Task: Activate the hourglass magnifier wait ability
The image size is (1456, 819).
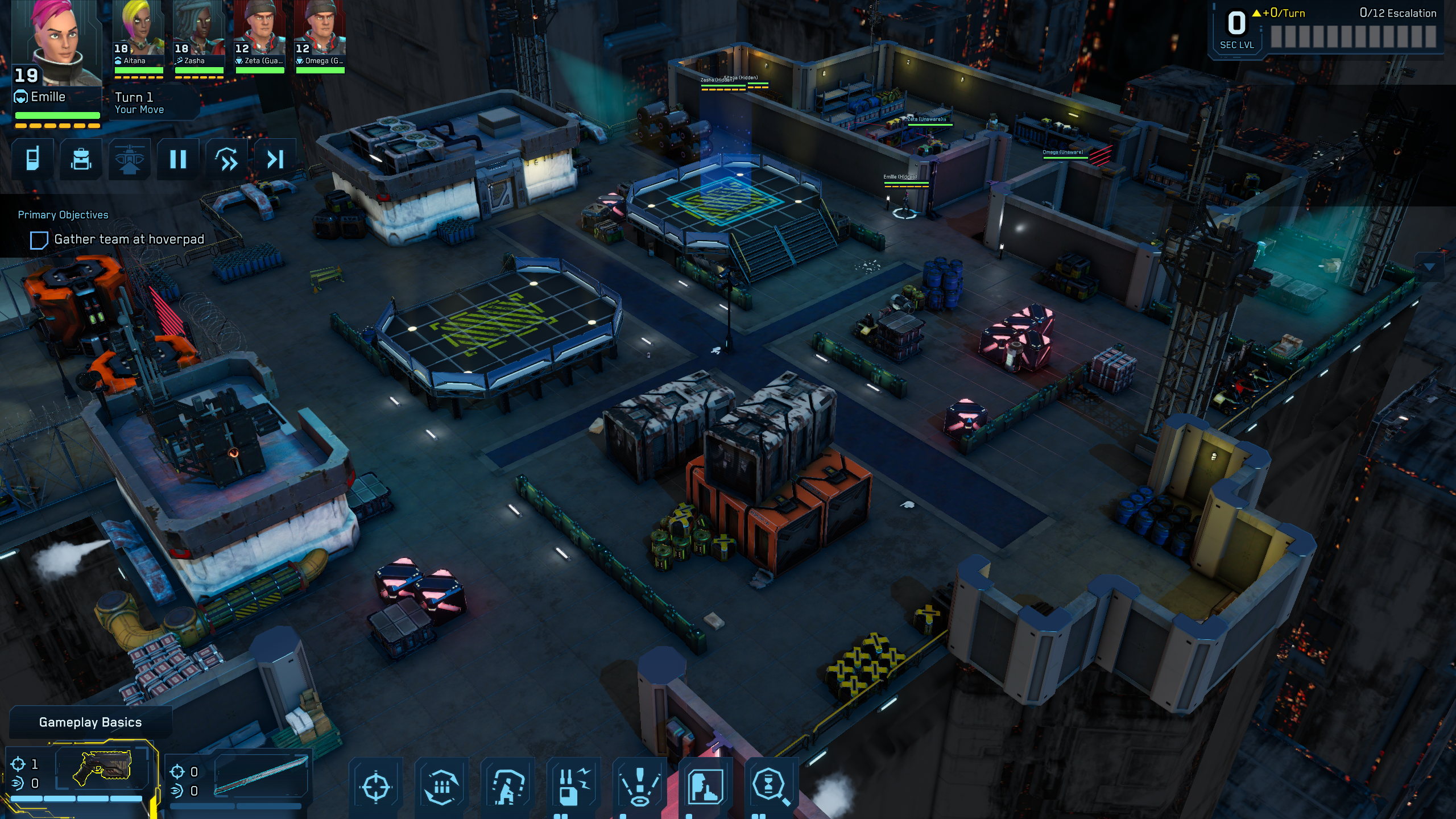Action: click(771, 787)
